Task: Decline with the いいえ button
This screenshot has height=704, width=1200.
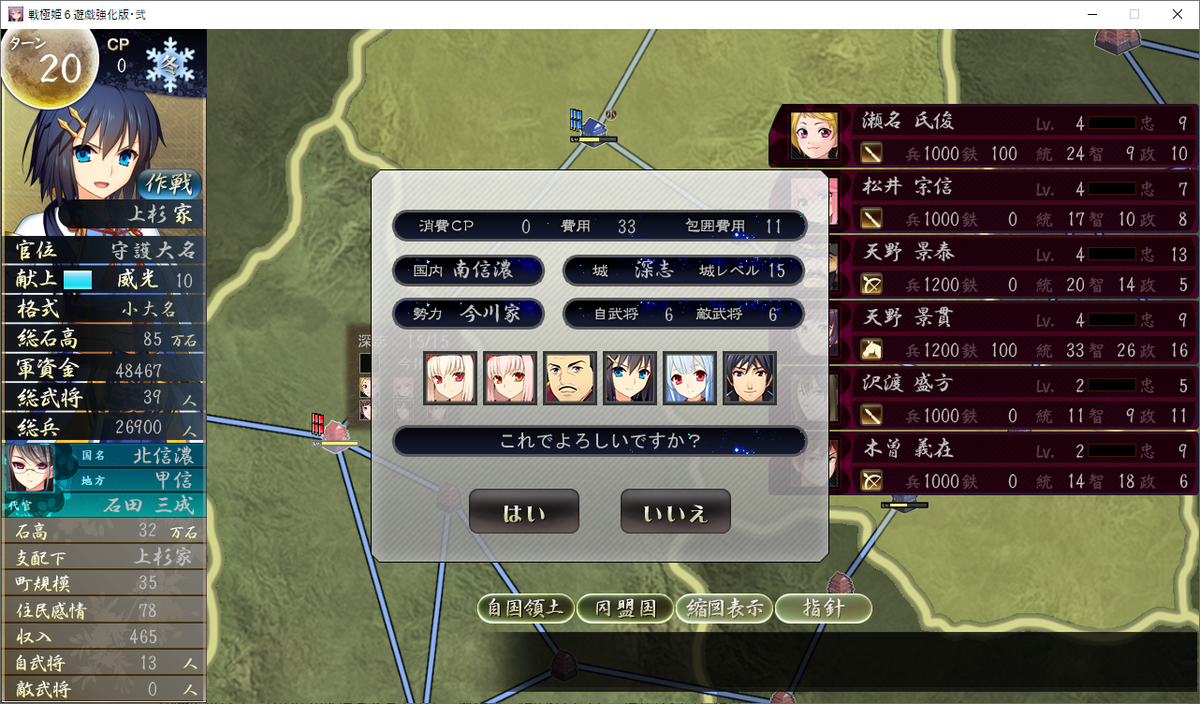Action: (675, 512)
